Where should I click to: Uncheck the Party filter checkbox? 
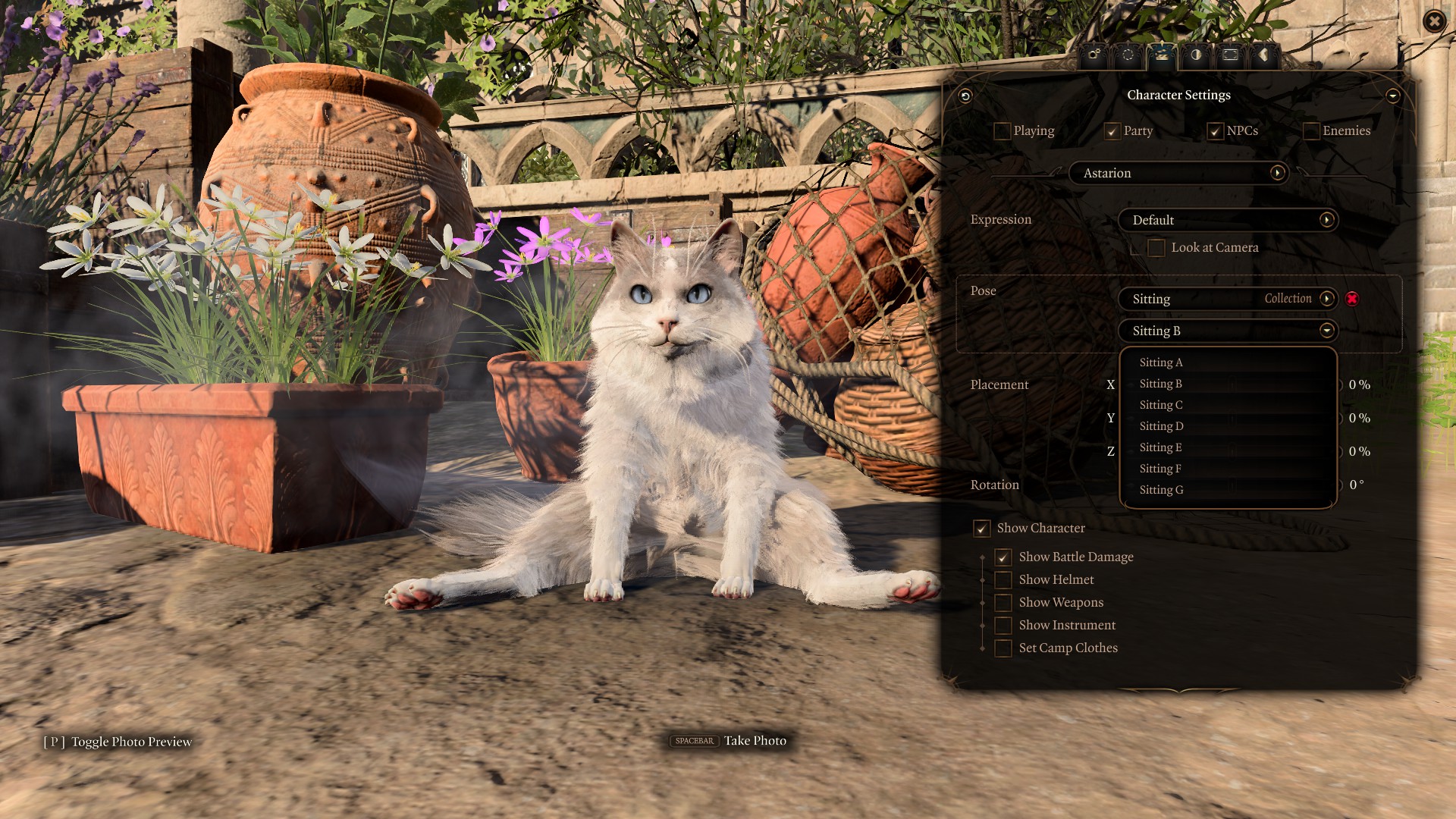(x=1112, y=131)
